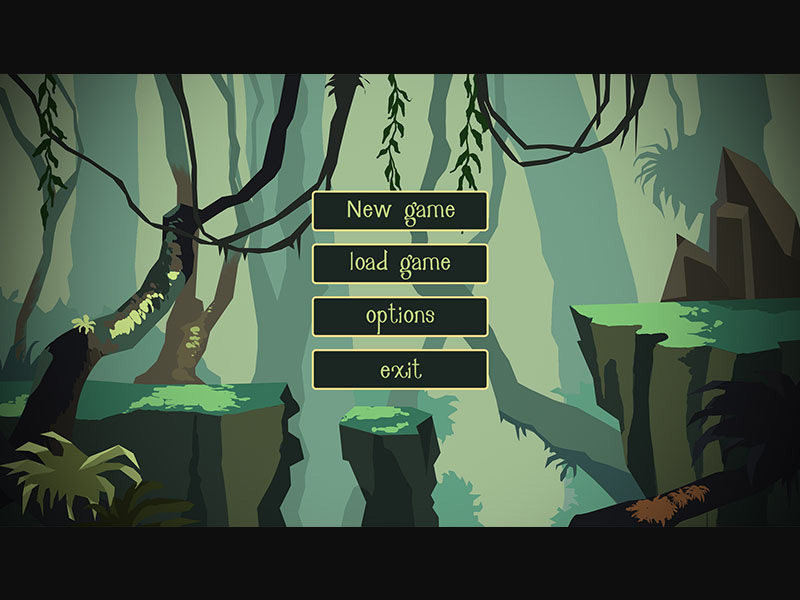Select exit to quit the game
Viewport: 800px width, 600px height.
[x=400, y=370]
